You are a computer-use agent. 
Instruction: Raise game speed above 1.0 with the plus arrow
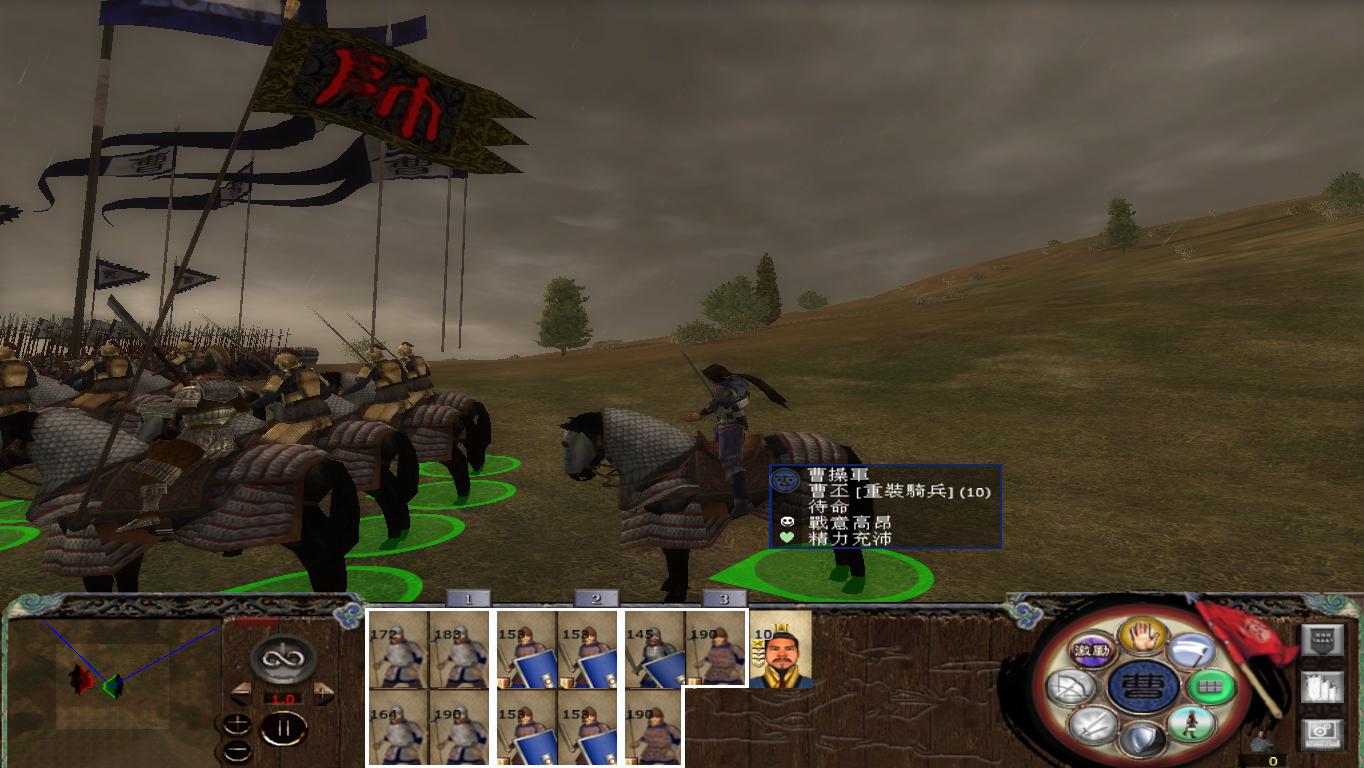coord(321,693)
